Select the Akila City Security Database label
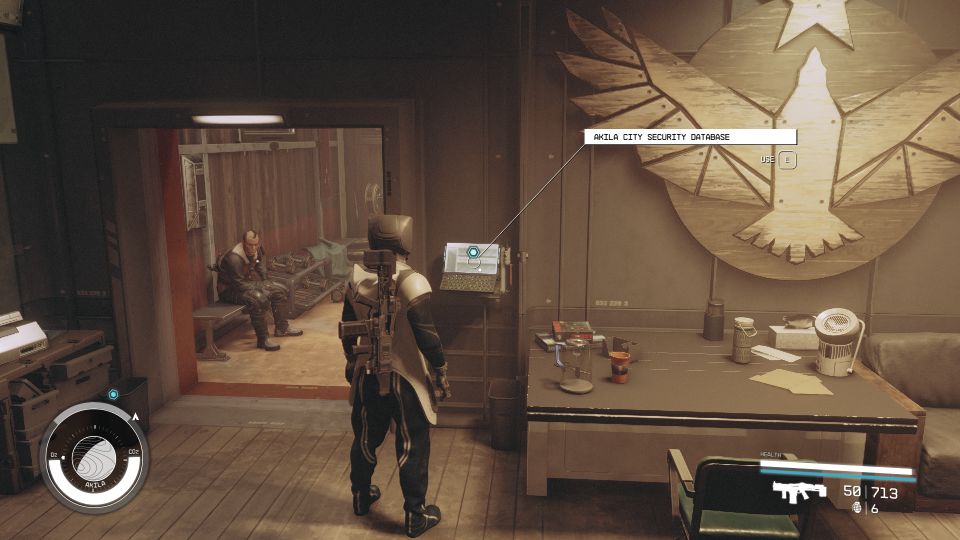Screen dimensions: 960x540 tap(690, 137)
